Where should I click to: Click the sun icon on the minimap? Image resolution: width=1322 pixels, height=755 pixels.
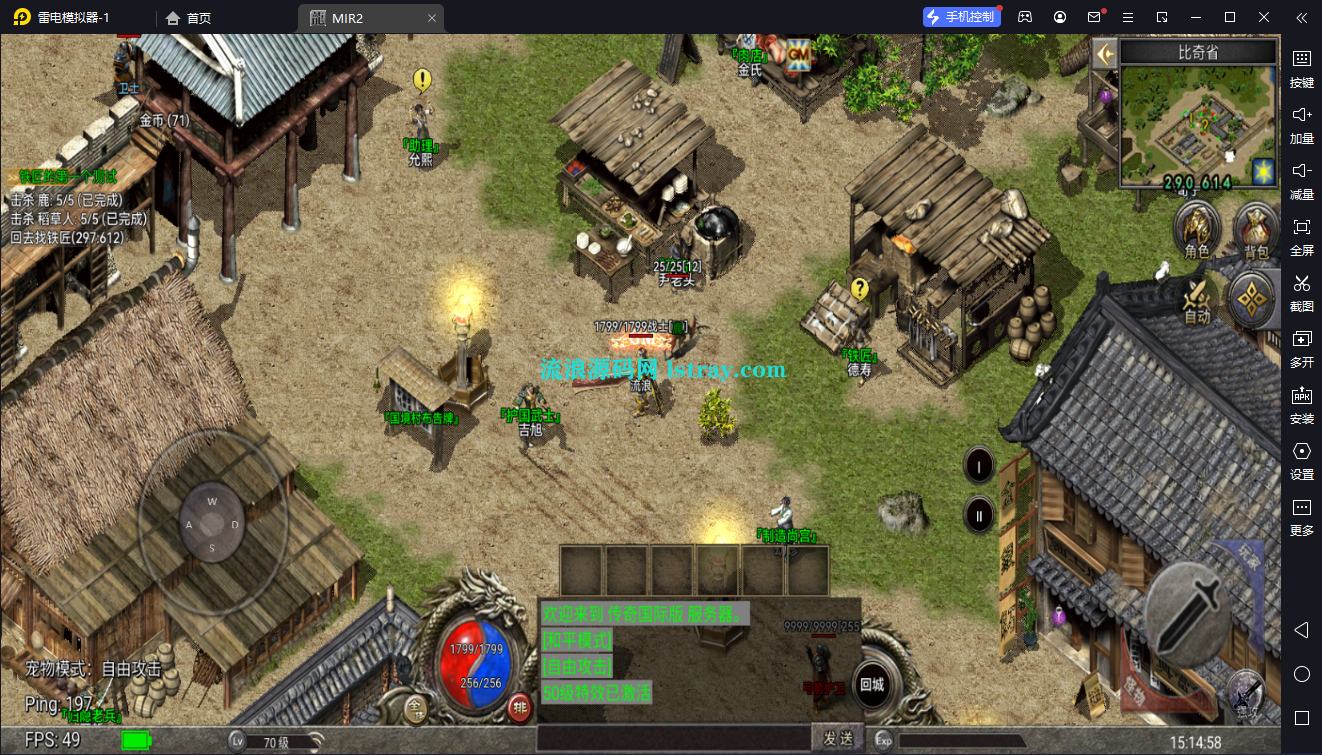[x=1264, y=172]
